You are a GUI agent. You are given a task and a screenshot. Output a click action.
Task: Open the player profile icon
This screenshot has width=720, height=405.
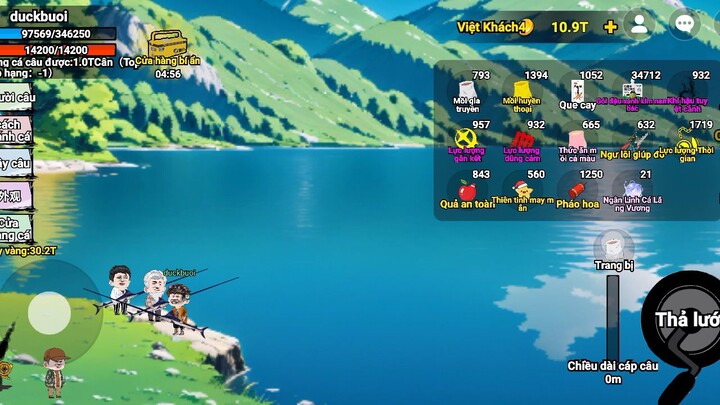pyautogui.click(x=638, y=26)
